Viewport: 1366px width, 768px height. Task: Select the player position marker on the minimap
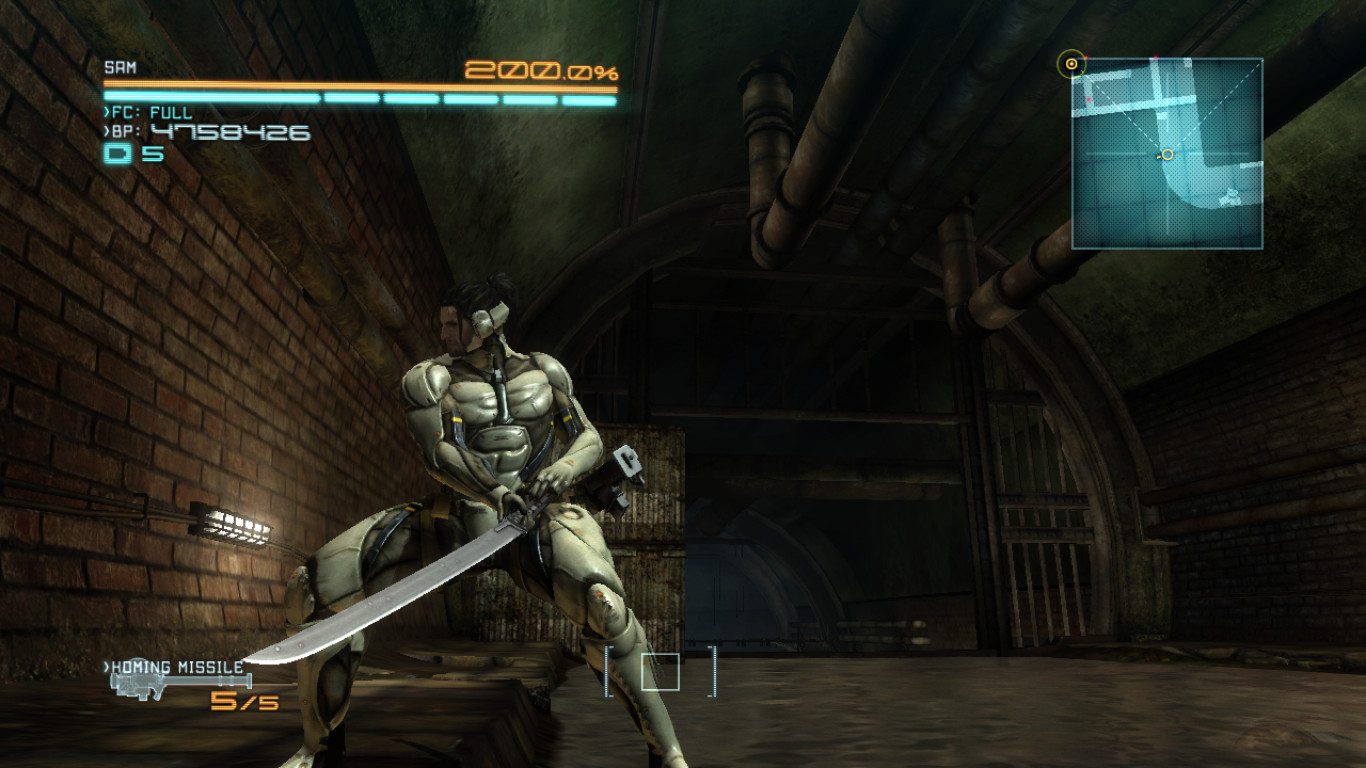[x=1167, y=154]
